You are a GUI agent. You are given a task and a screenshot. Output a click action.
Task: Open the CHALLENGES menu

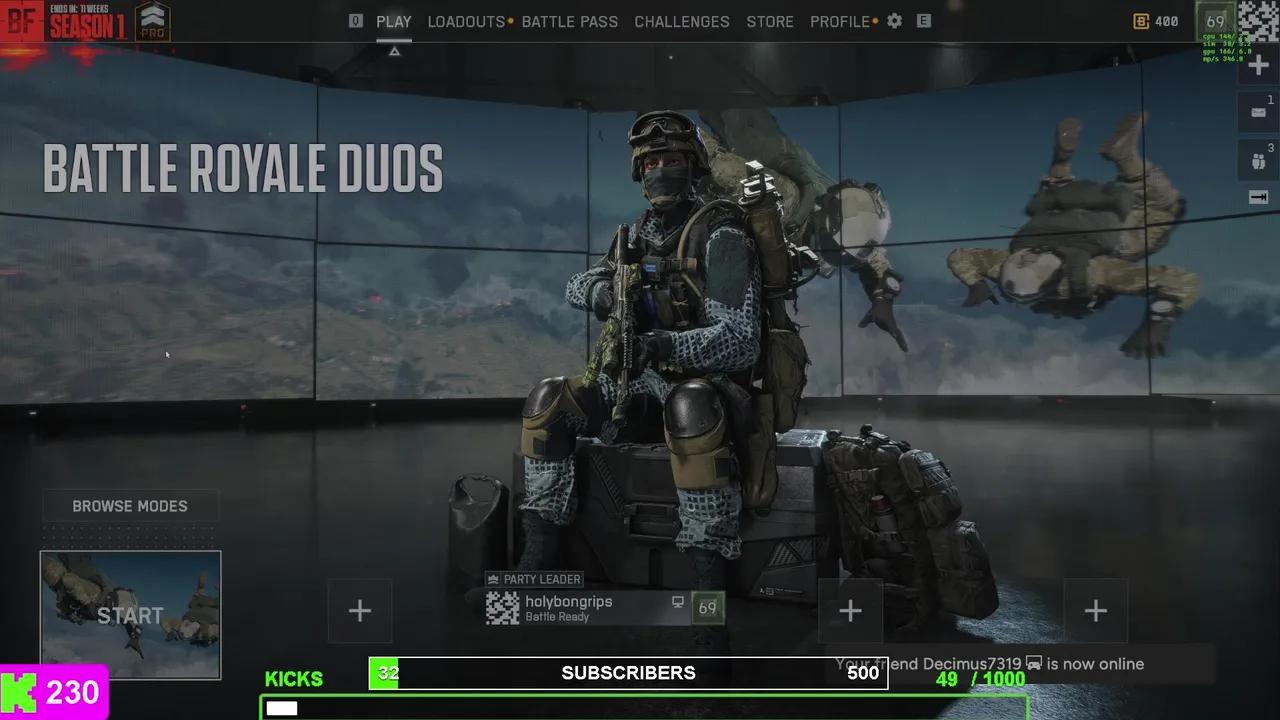[682, 21]
